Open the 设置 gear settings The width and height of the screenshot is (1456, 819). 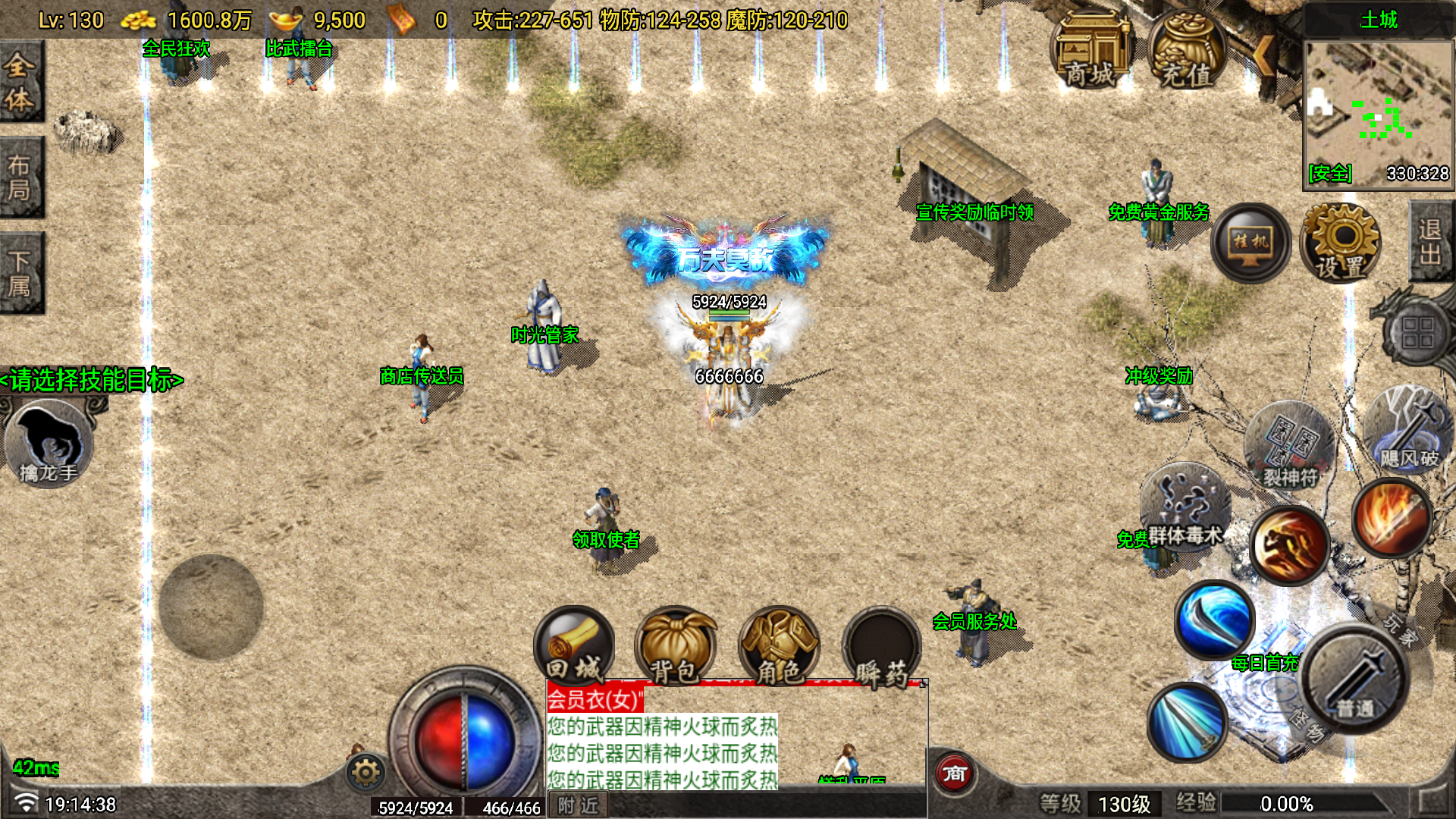point(1341,243)
